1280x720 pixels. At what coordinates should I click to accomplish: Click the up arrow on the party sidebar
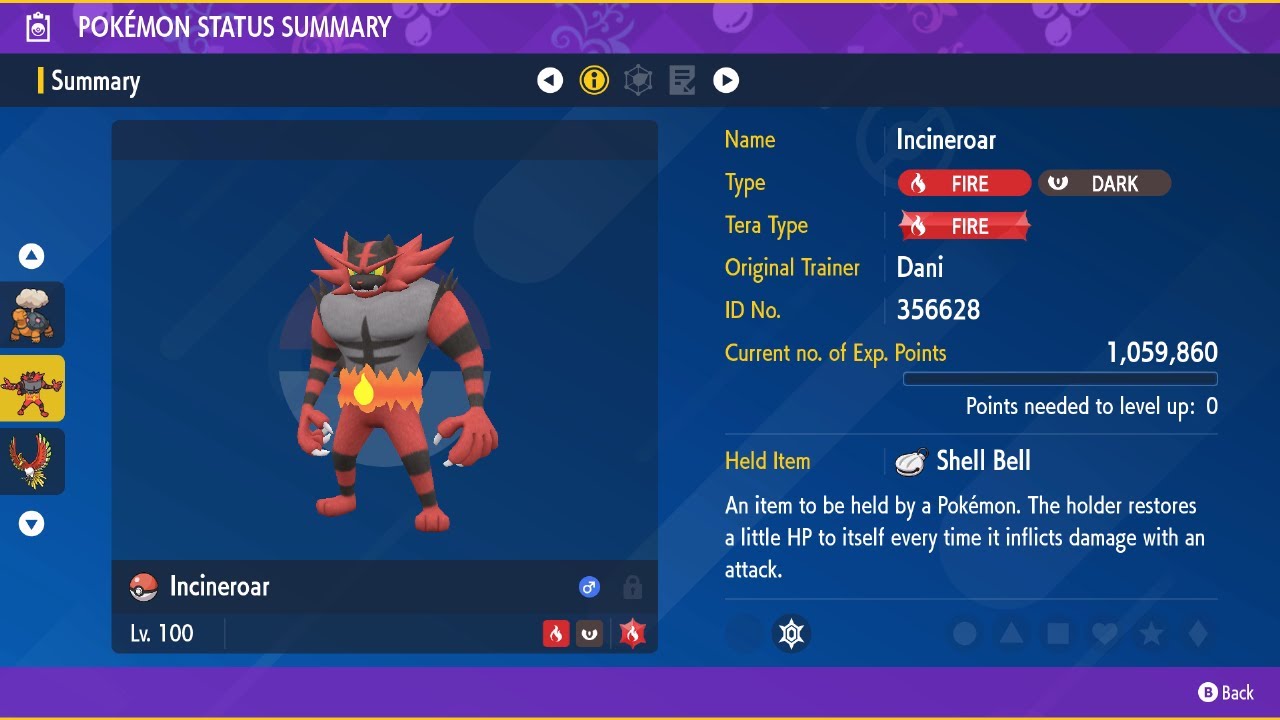[x=31, y=256]
